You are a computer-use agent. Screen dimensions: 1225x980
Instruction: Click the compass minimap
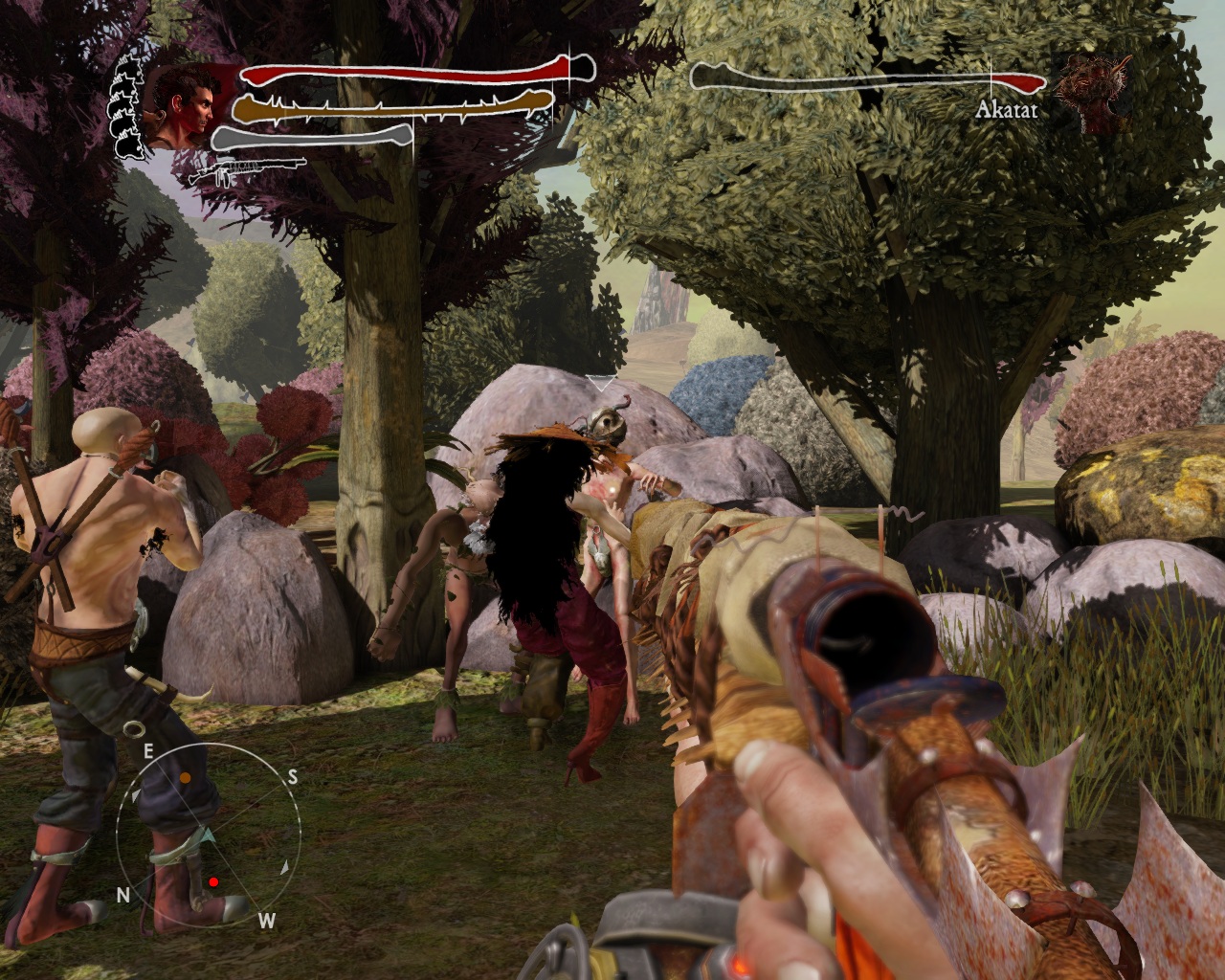204,832
